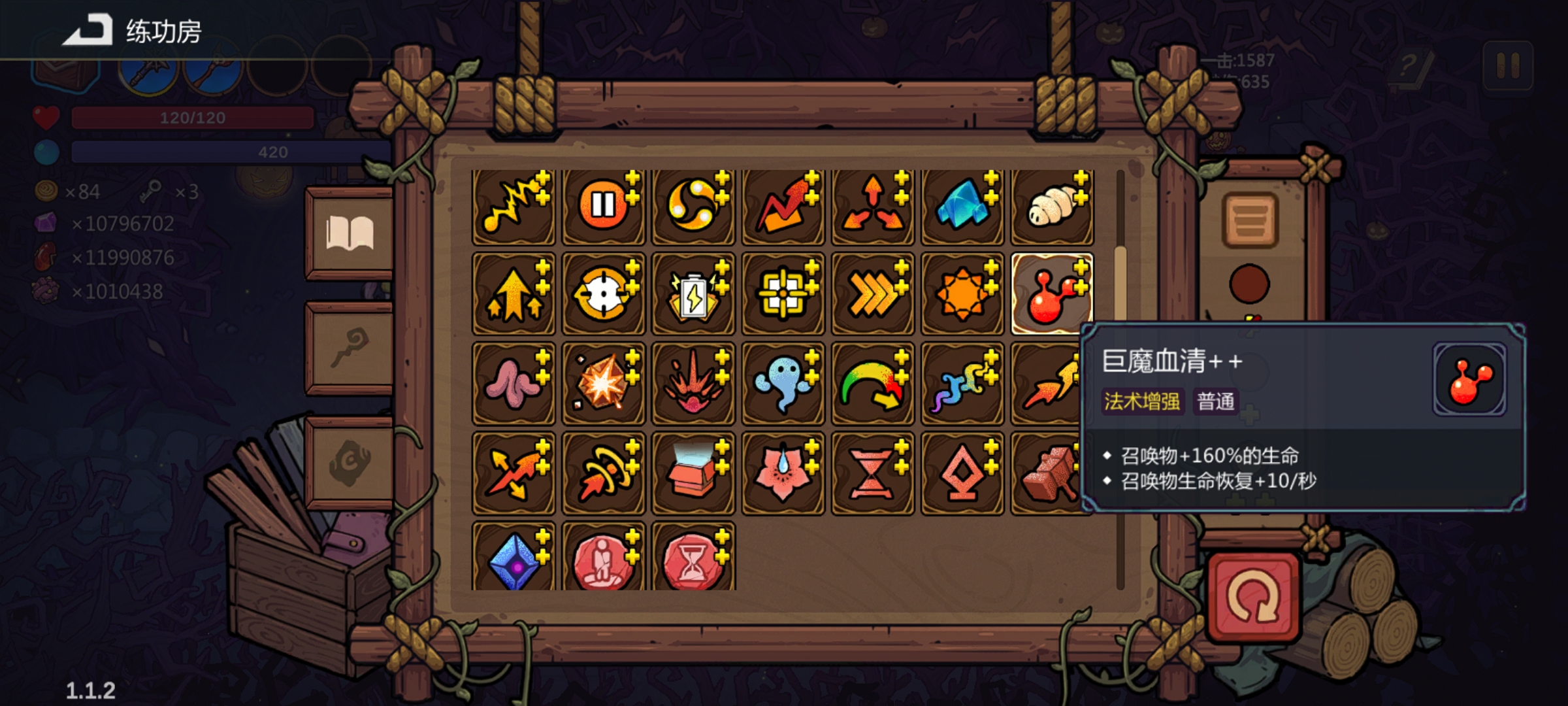Switch to the rune stone tab
The height and width of the screenshot is (706, 1568).
pos(350,462)
